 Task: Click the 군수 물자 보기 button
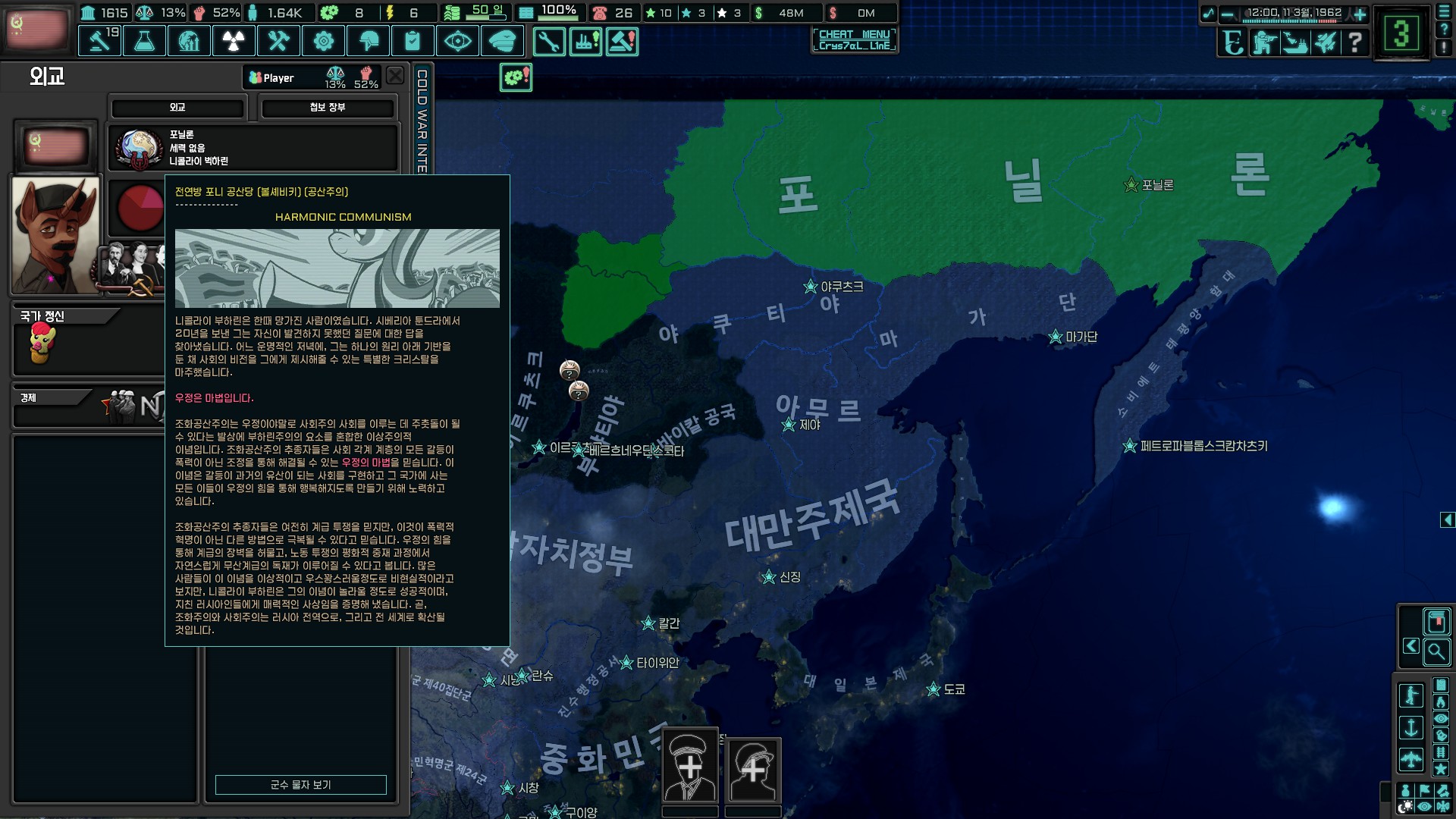click(300, 785)
